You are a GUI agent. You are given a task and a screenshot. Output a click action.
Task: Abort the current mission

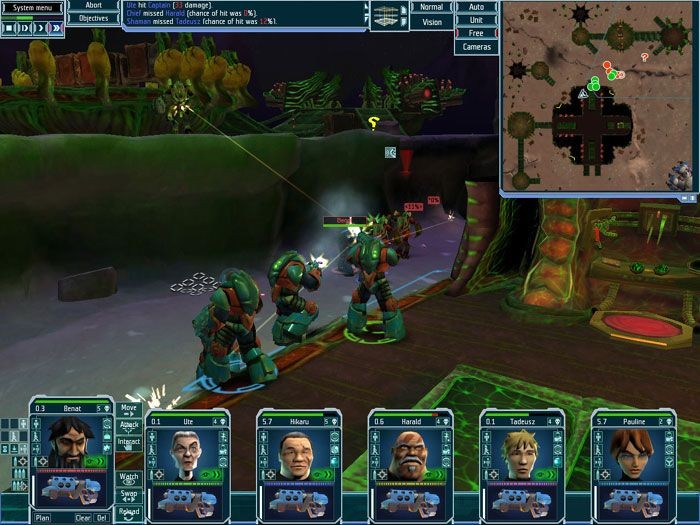click(x=94, y=6)
